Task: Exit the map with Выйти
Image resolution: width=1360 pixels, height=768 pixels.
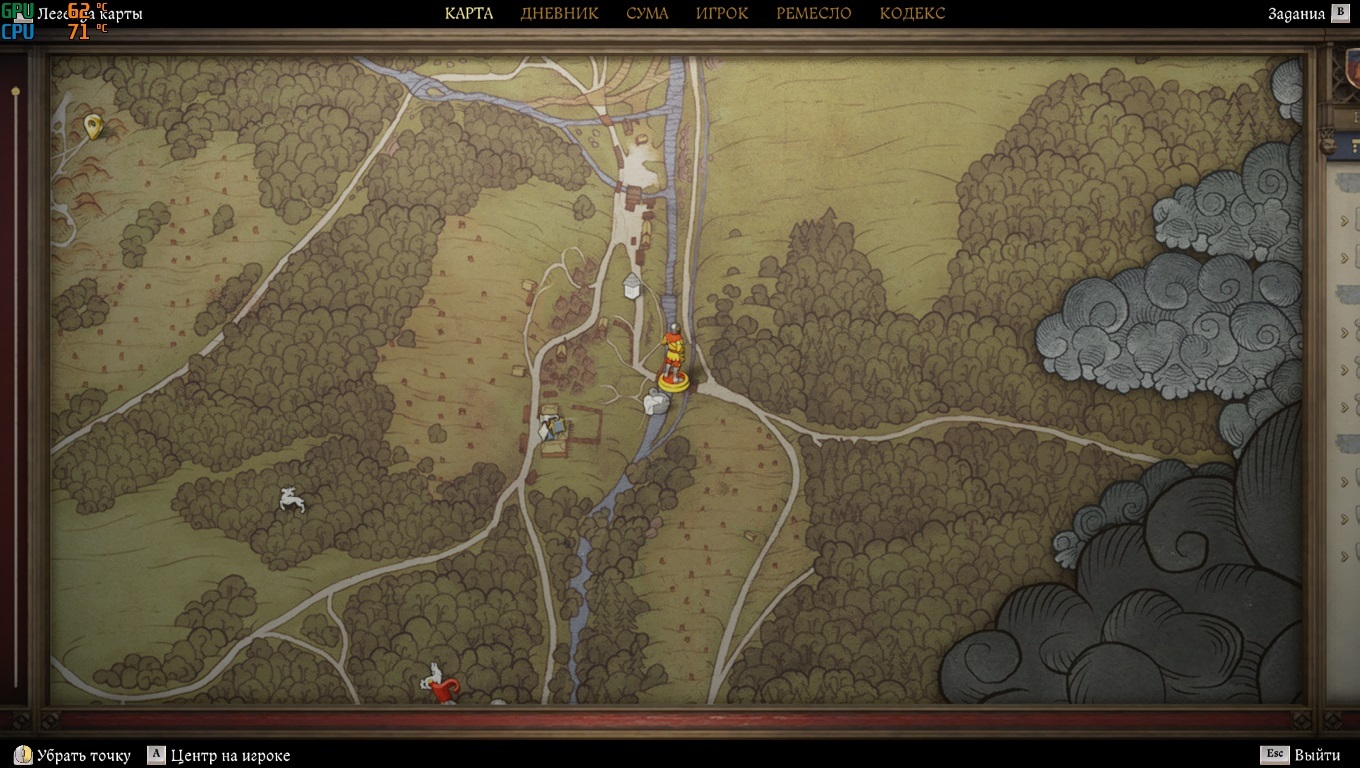Action: coord(1301,755)
